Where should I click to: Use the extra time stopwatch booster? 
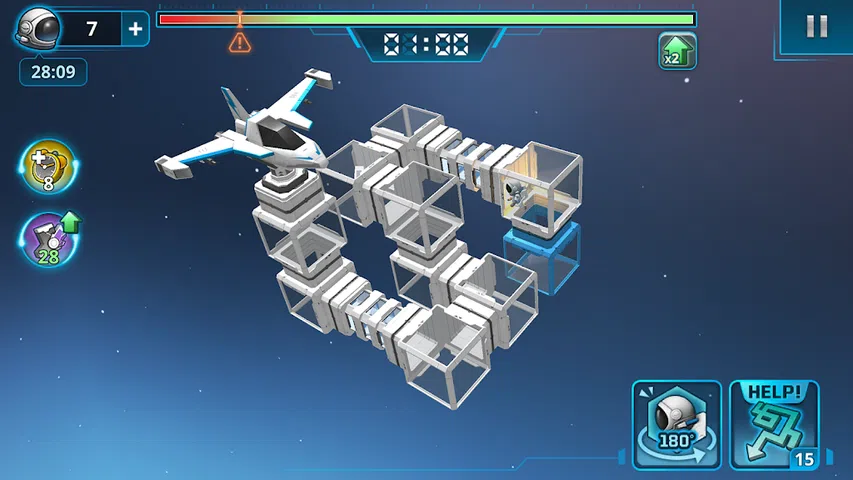(x=48, y=166)
